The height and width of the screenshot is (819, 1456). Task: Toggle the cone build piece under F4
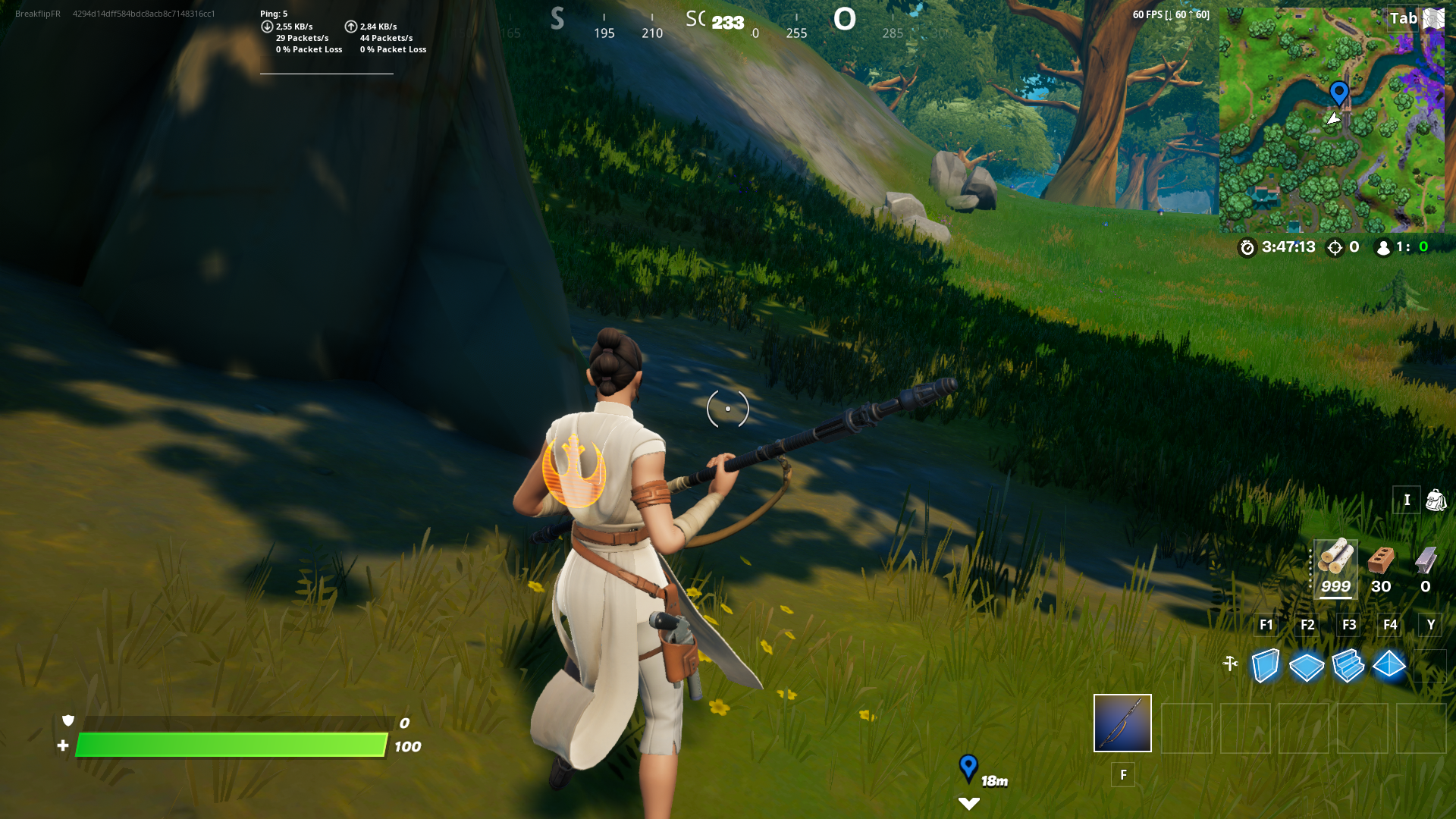(x=1389, y=665)
